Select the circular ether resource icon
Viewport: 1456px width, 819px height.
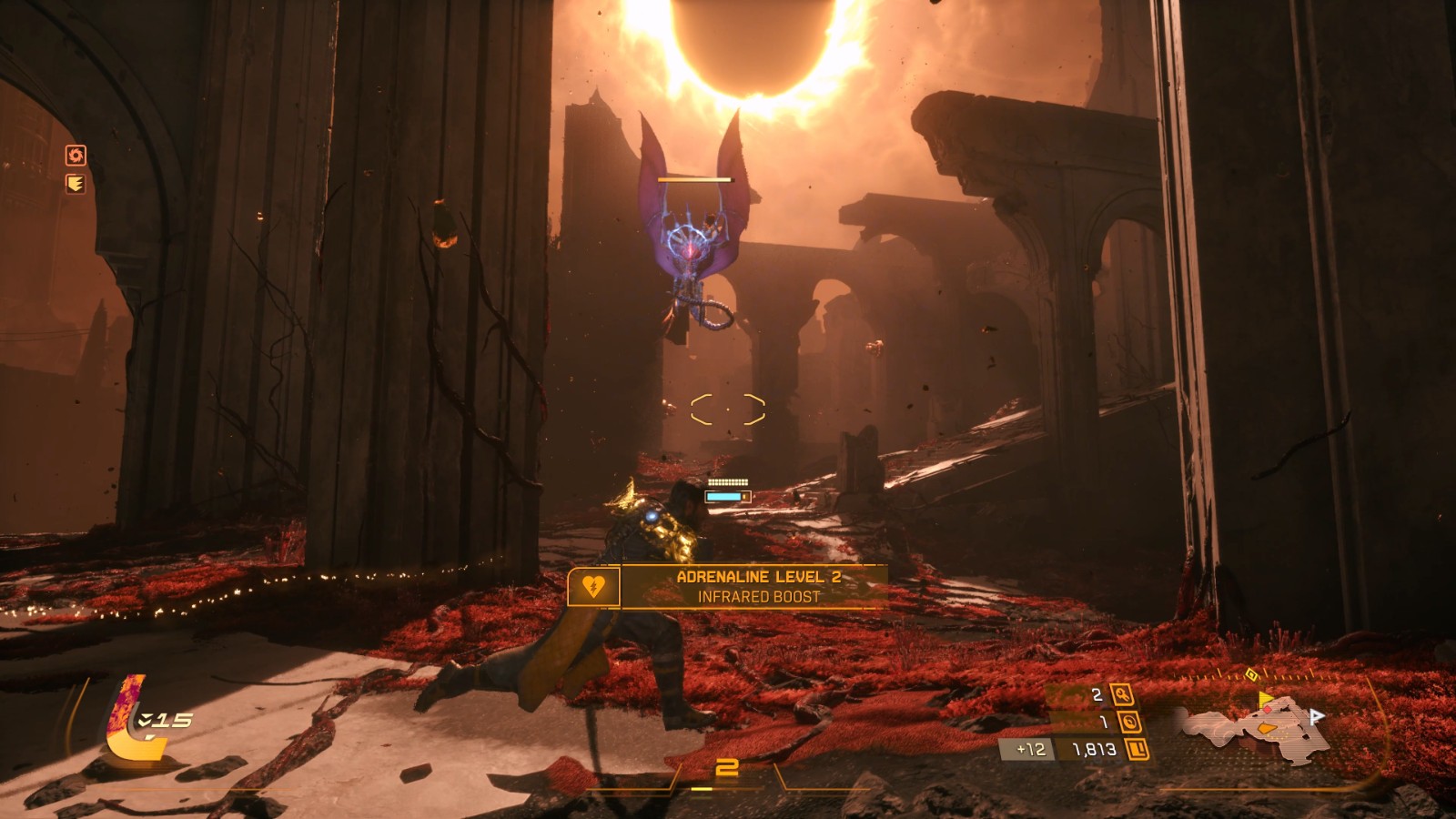point(1129,723)
